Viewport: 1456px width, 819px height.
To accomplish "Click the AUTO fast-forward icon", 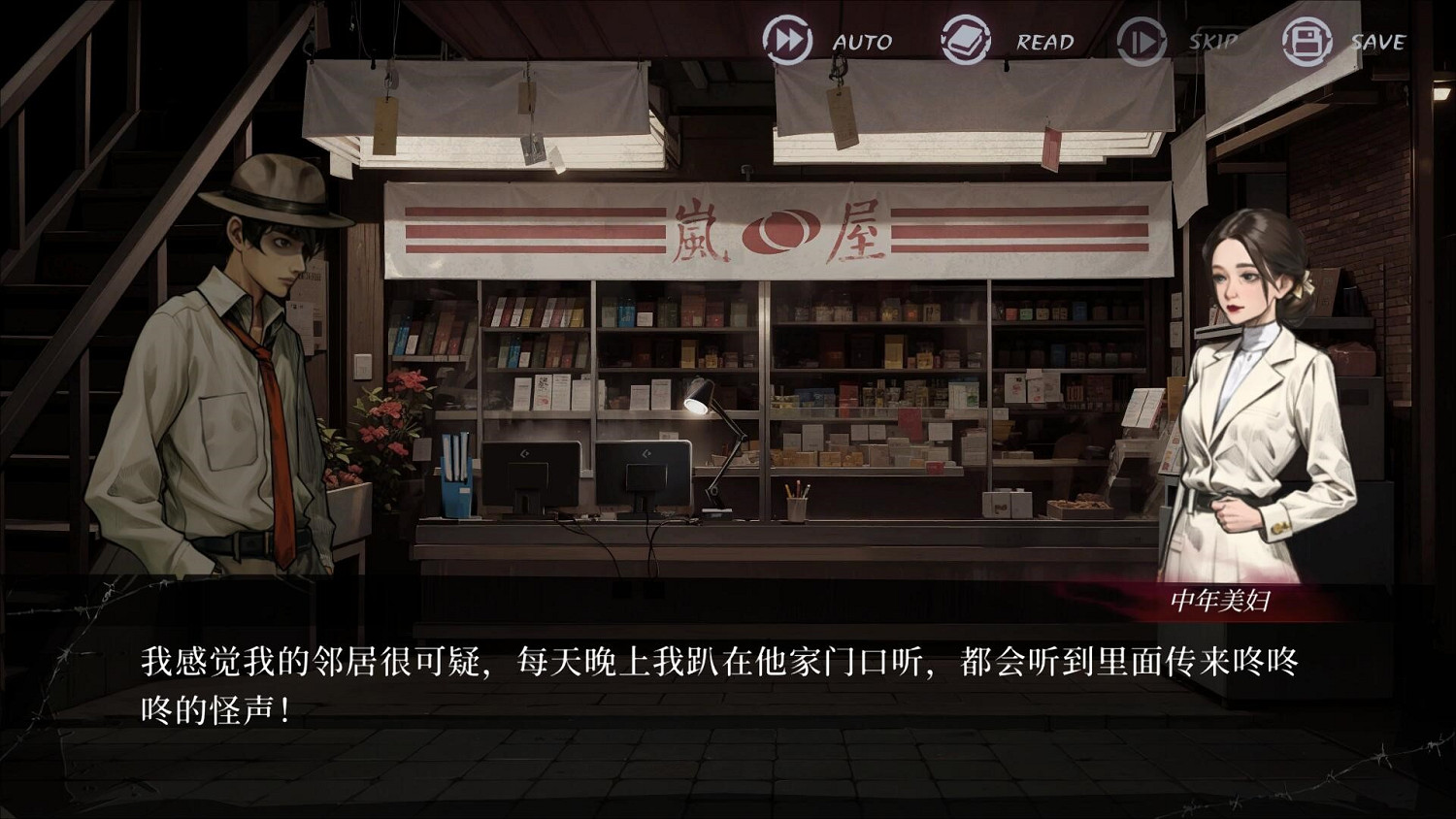I will pyautogui.click(x=786, y=41).
